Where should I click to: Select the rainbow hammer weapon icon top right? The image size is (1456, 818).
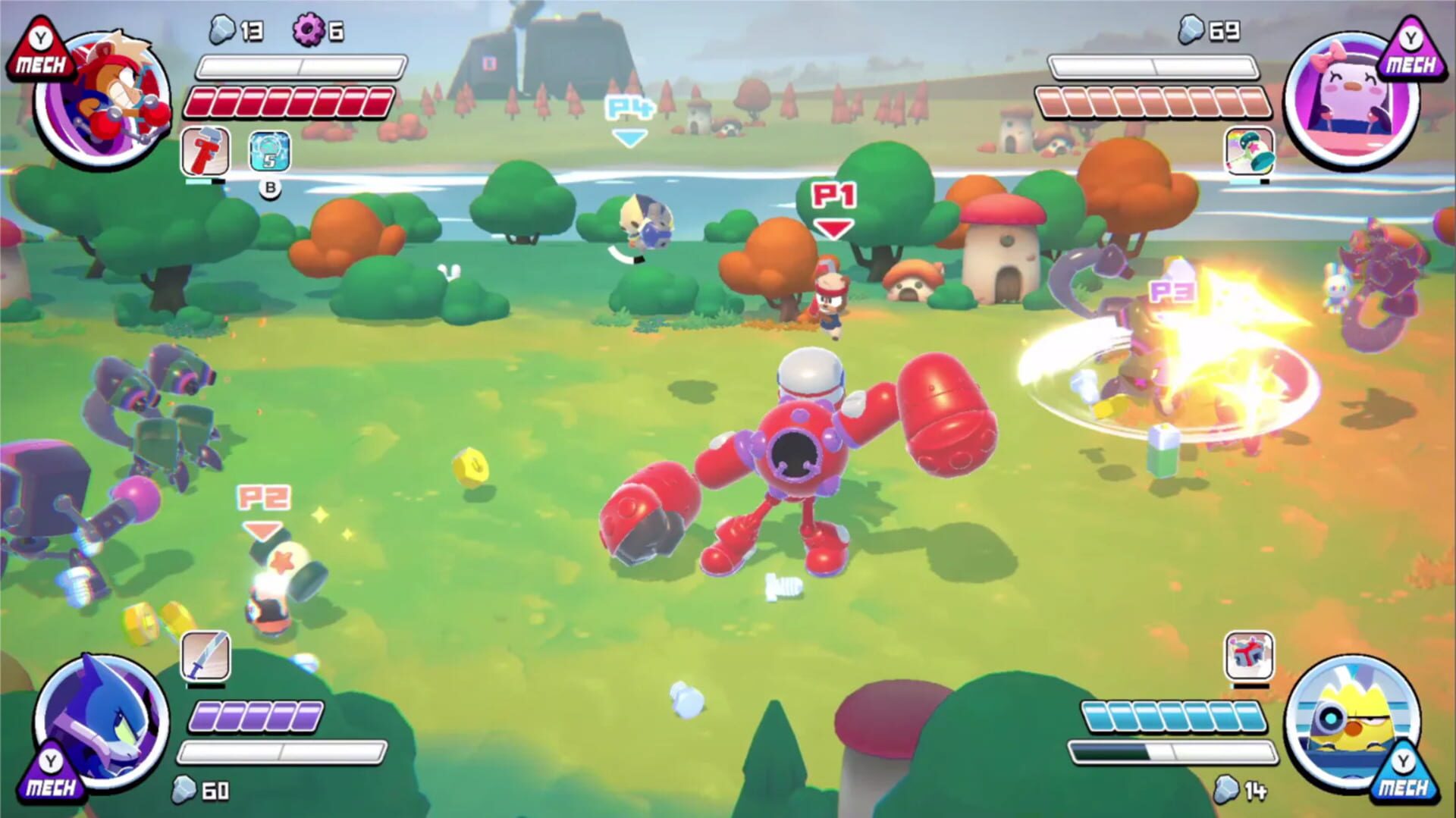coord(1250,152)
